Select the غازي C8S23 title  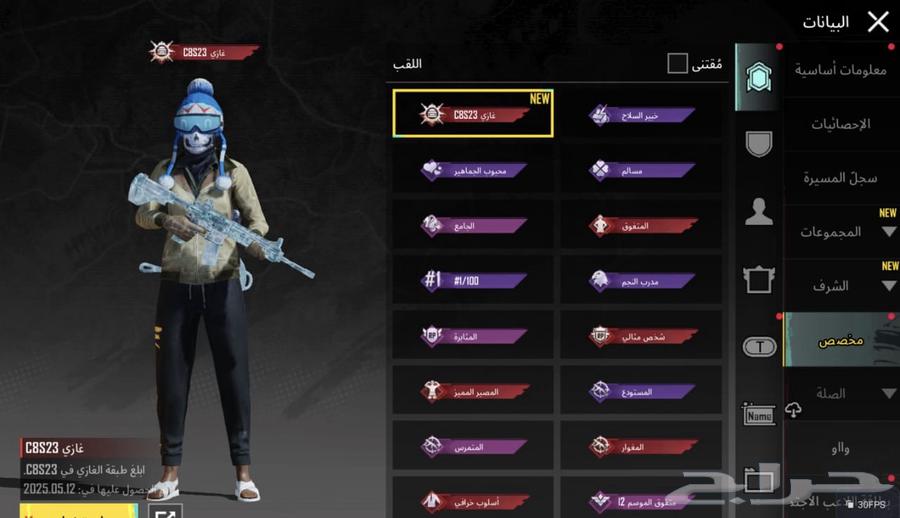473,114
